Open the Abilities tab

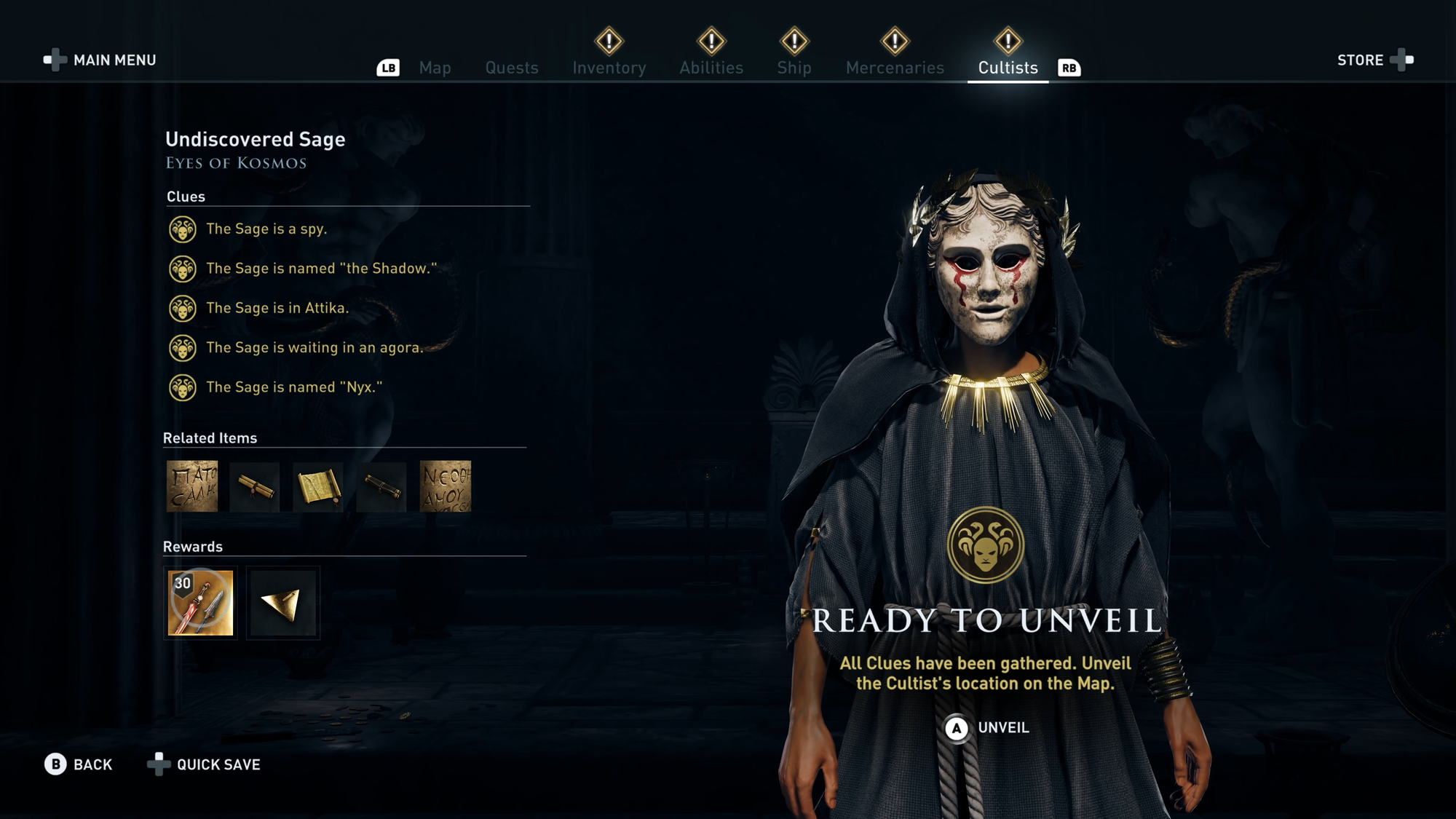[x=711, y=68]
